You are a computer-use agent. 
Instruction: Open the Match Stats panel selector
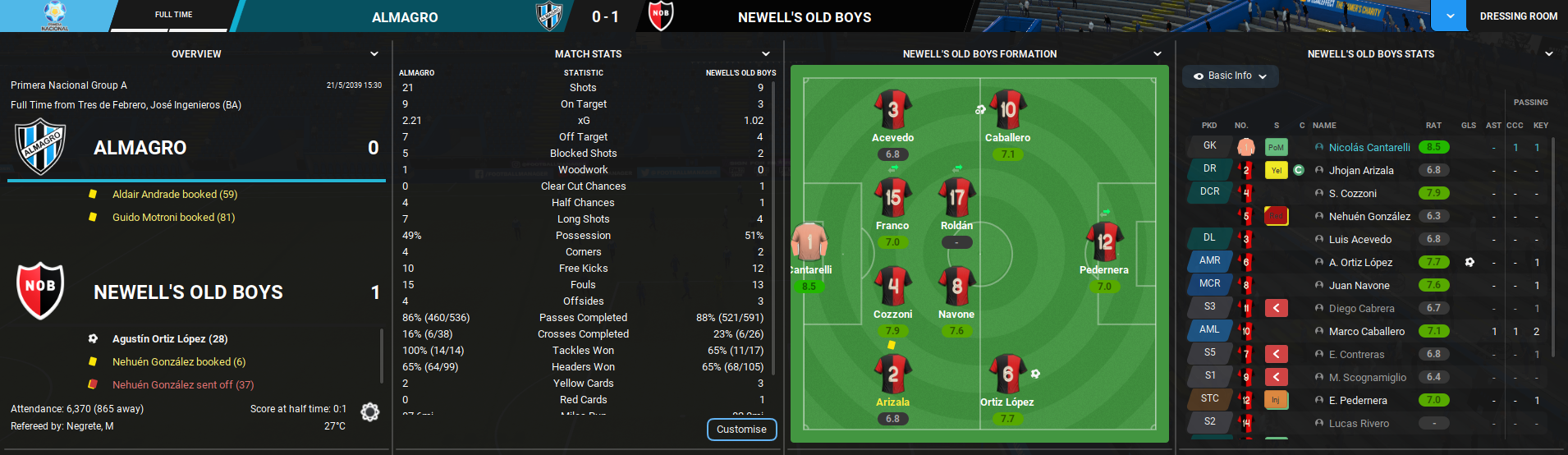pos(766,54)
